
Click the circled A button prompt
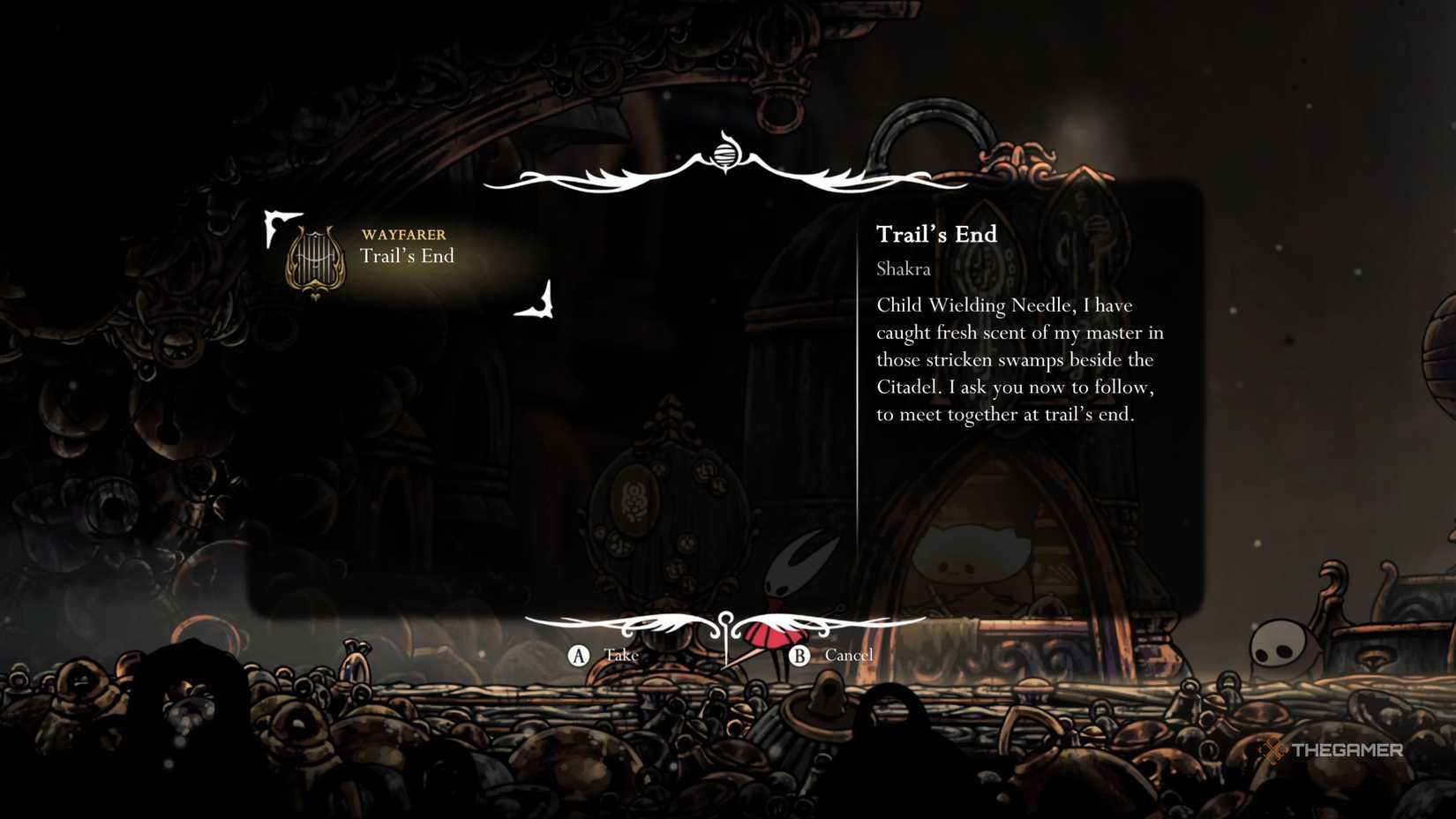coord(579,656)
